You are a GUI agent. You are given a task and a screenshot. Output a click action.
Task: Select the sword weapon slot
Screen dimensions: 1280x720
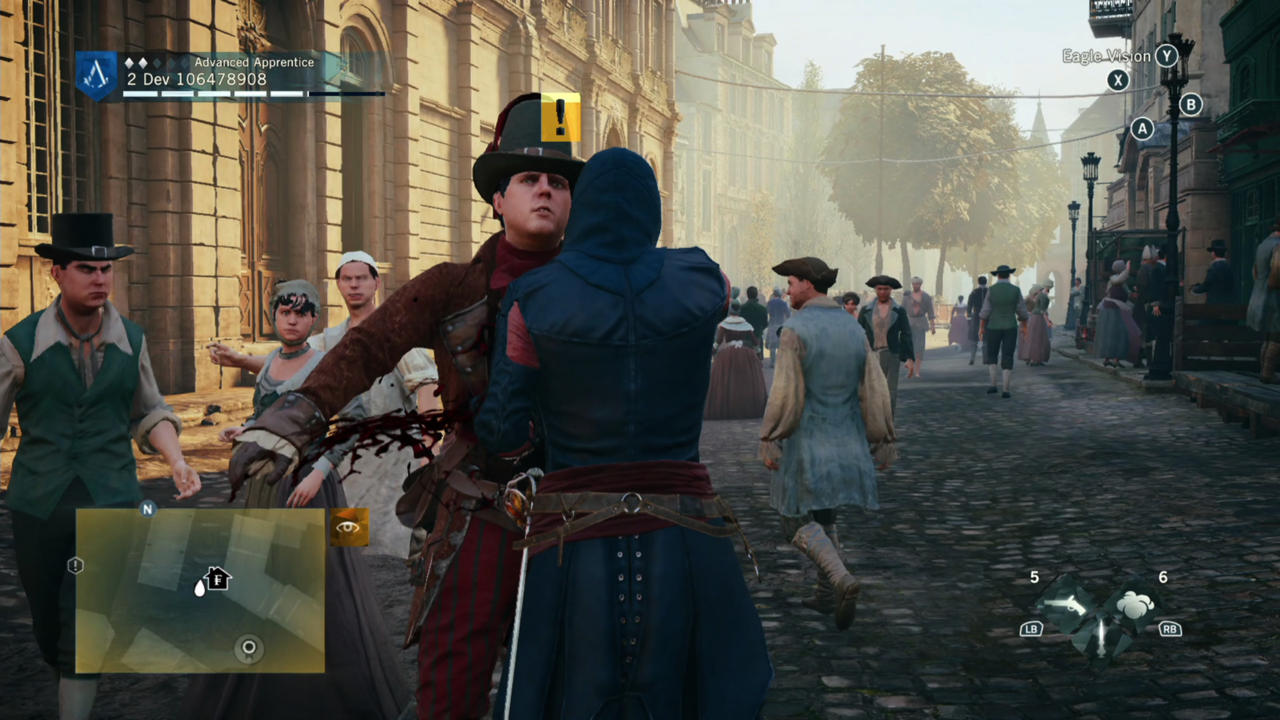(1099, 636)
